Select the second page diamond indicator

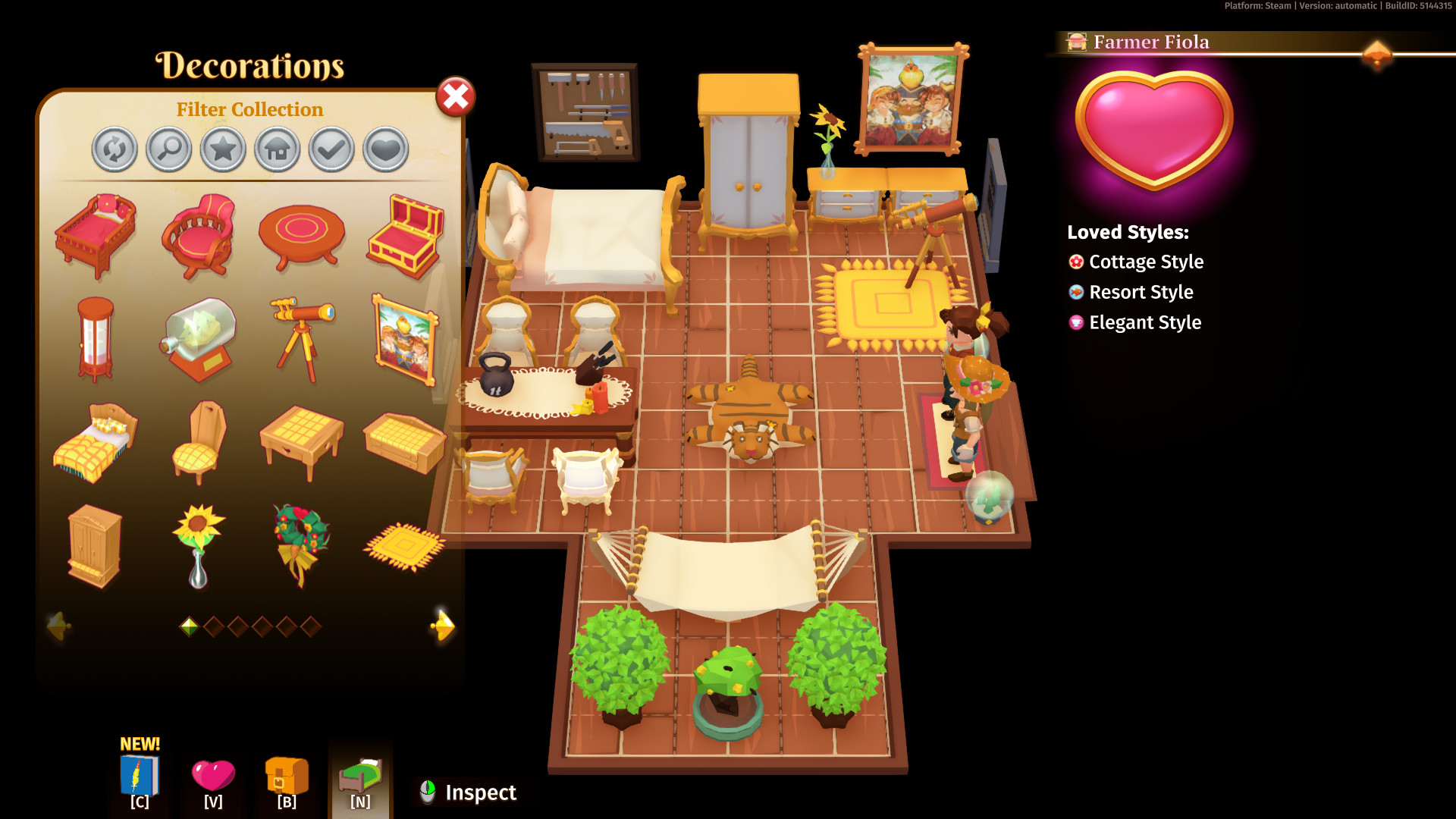[216, 626]
